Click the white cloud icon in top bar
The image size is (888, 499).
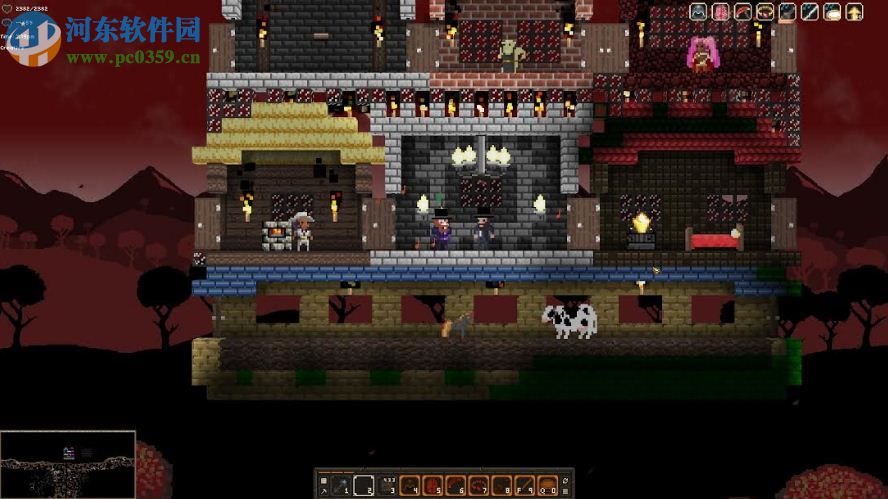click(833, 12)
